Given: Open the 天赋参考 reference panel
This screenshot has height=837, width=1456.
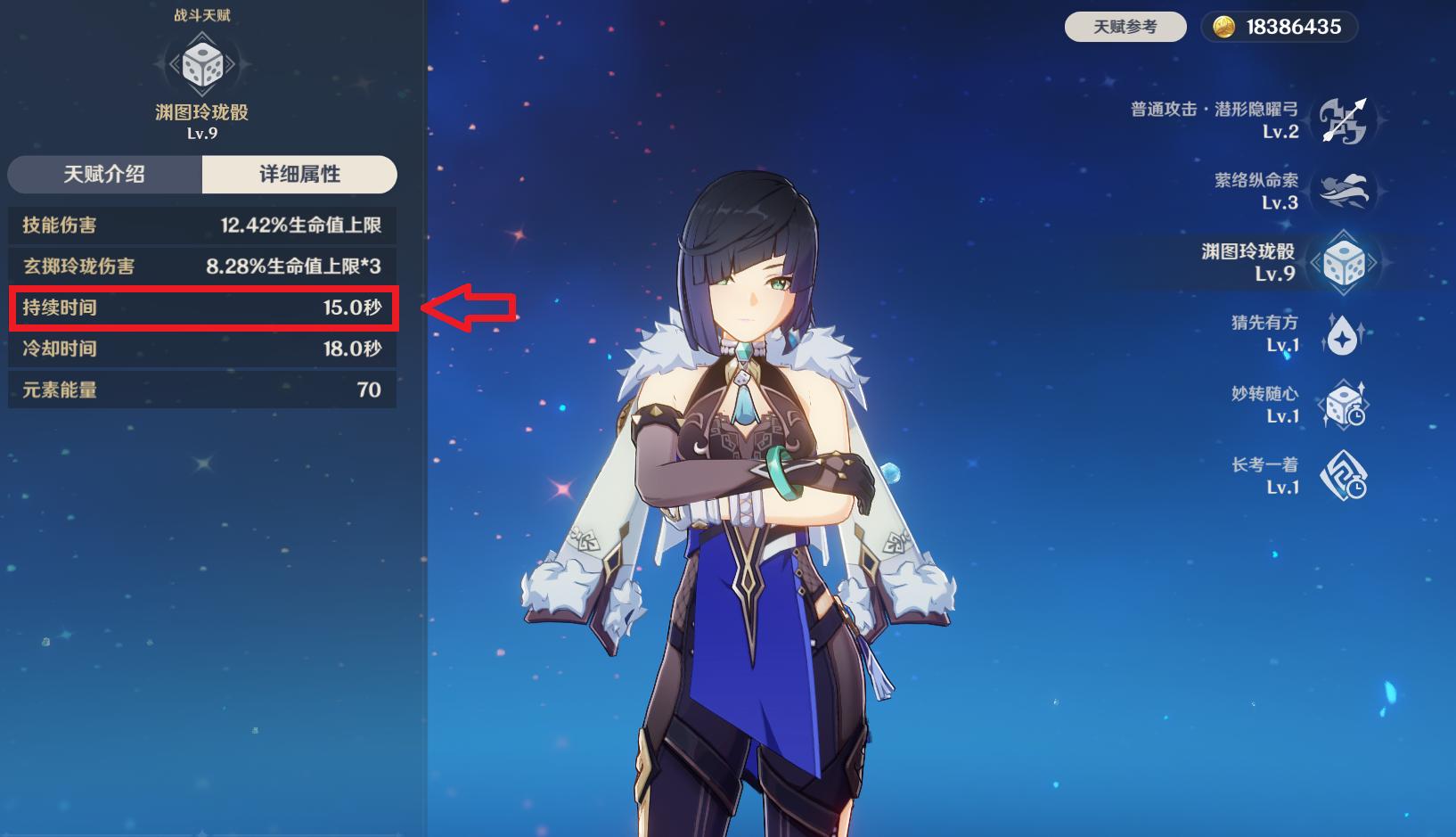Looking at the screenshot, I should (x=1125, y=27).
